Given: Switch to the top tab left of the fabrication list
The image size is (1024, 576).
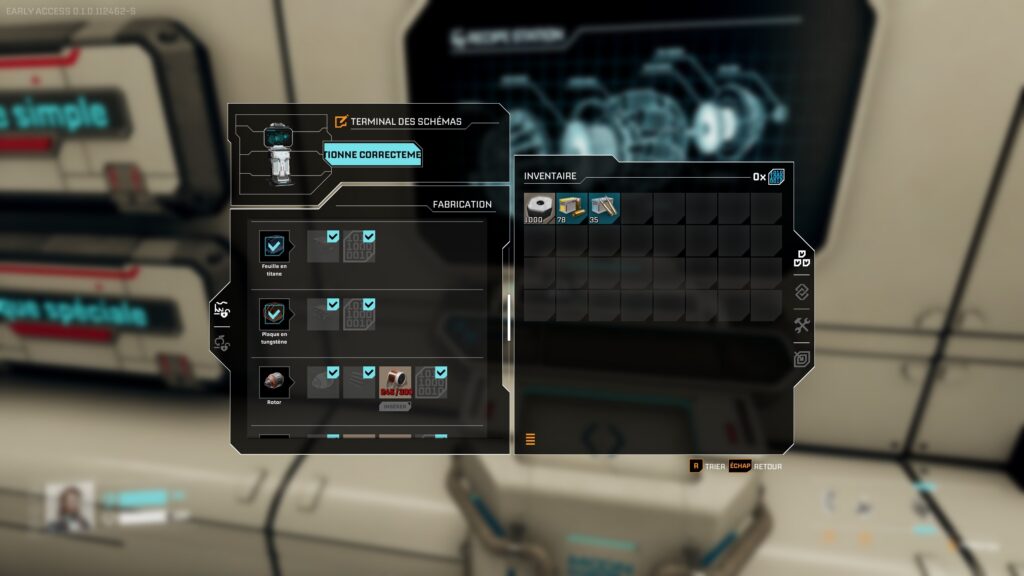Looking at the screenshot, I should click(x=223, y=312).
